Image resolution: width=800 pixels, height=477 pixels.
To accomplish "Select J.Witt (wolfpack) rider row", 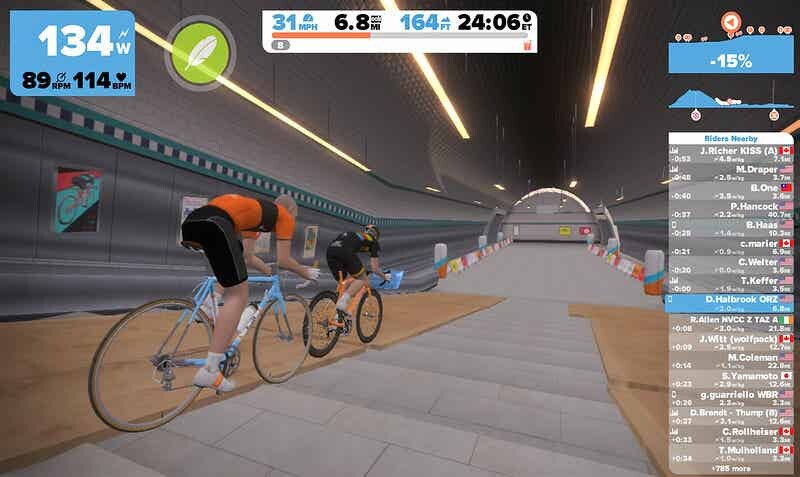I will tap(731, 341).
